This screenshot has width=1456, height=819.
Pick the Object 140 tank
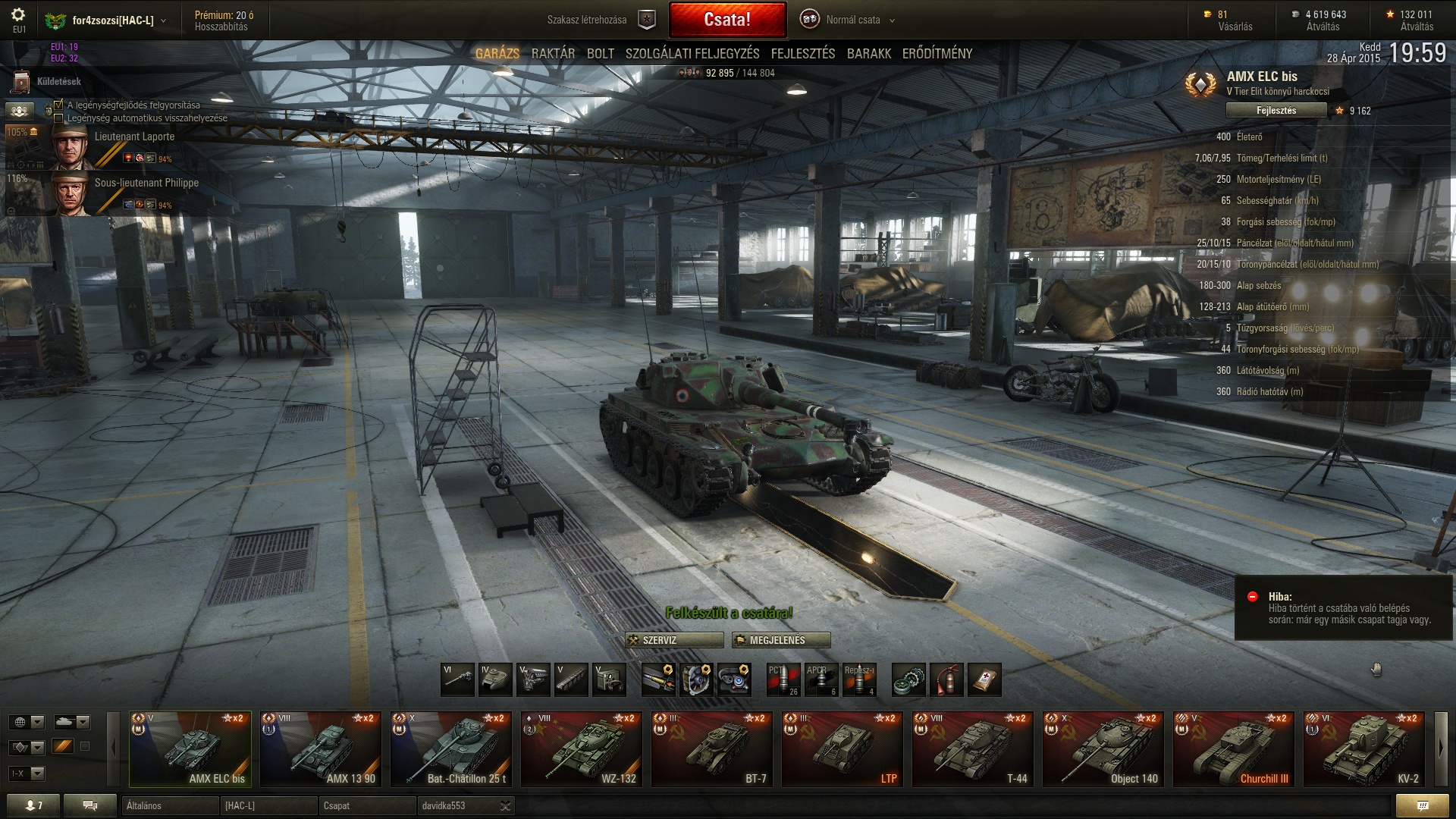coord(1103,749)
